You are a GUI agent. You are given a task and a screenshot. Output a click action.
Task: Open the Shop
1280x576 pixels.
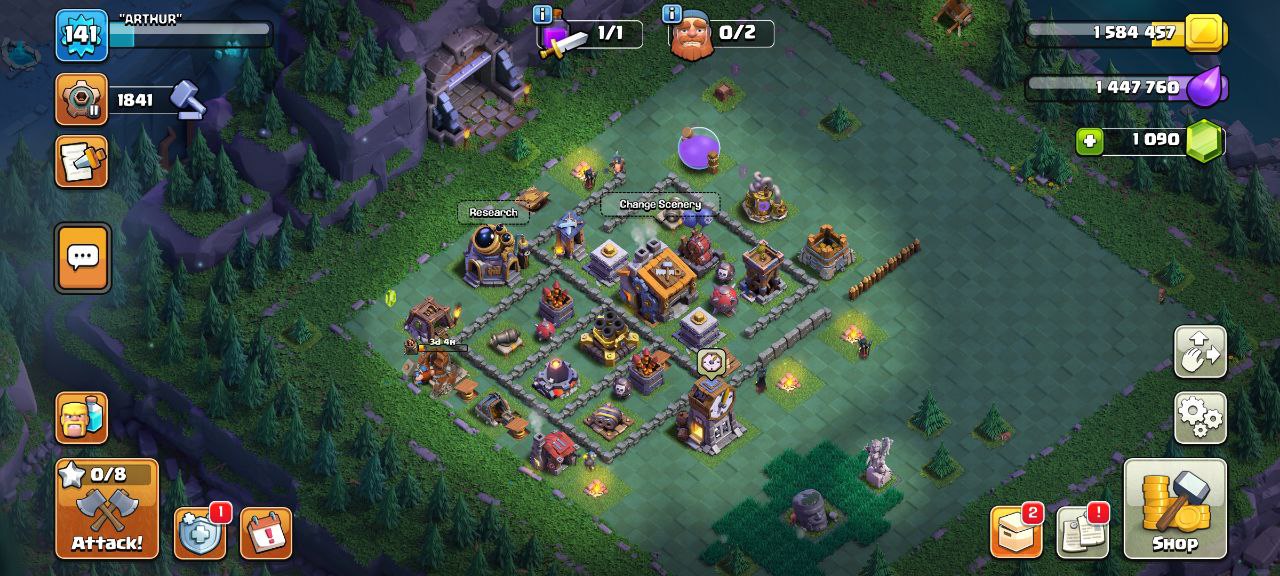(x=1175, y=508)
